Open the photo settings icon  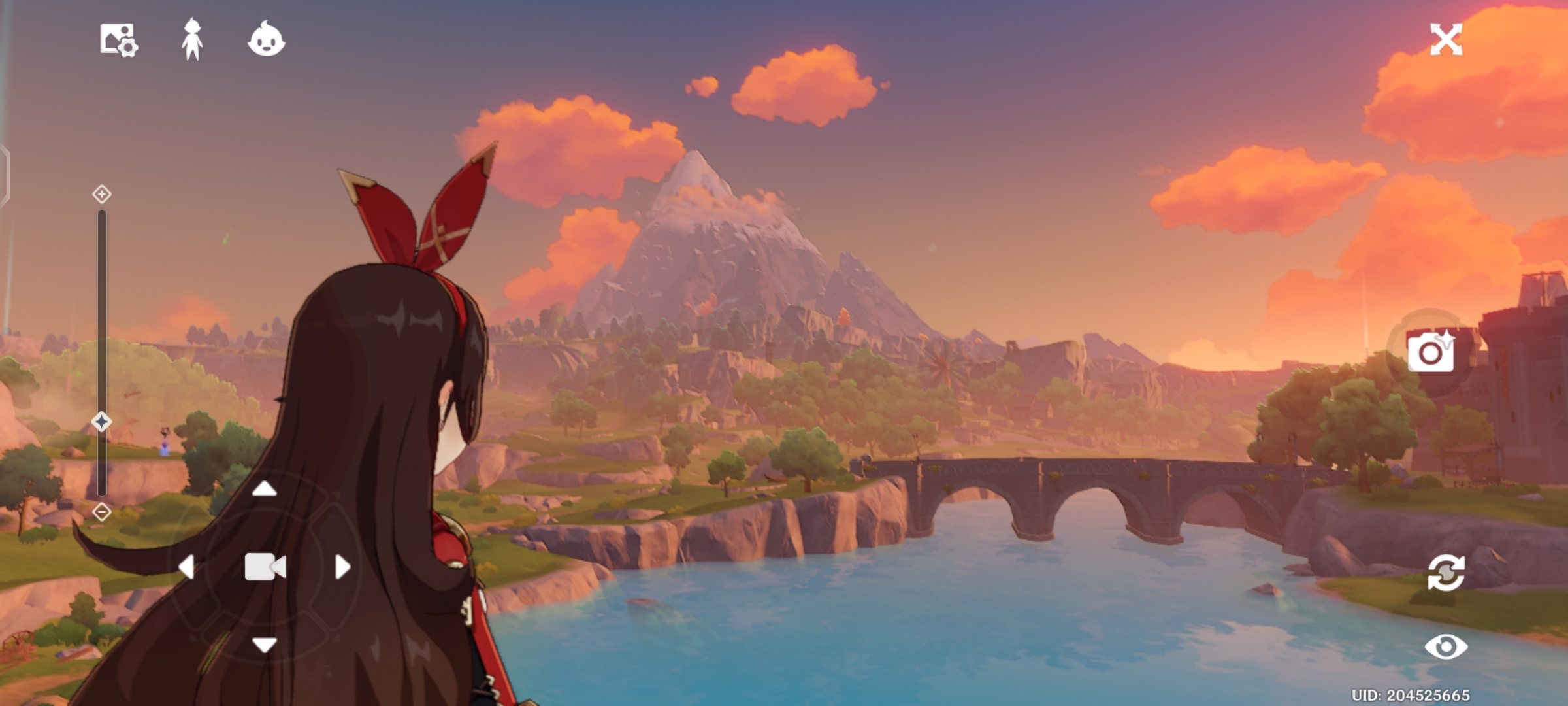point(118,40)
